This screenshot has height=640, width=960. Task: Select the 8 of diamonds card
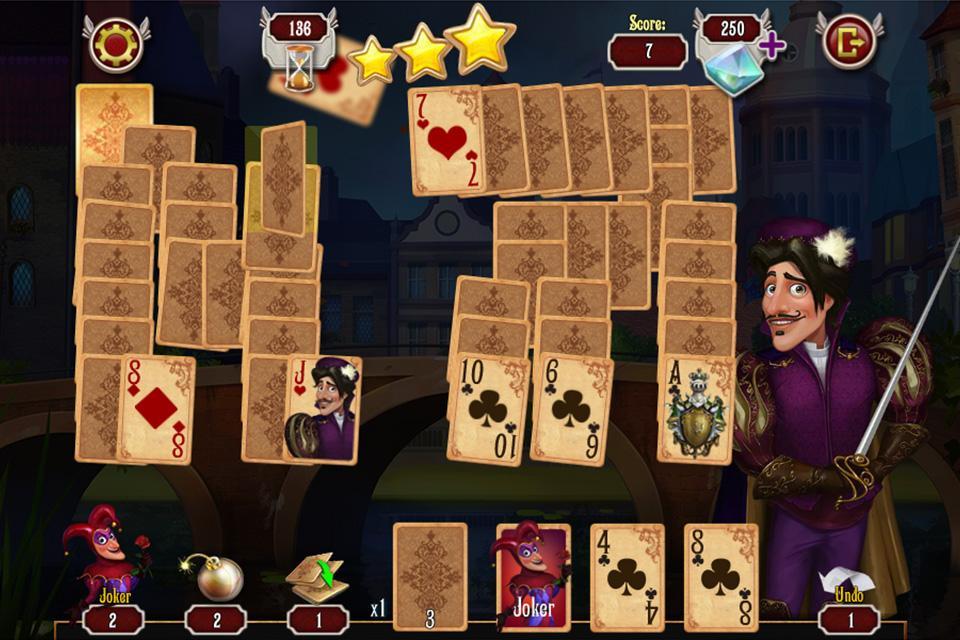[x=156, y=409]
